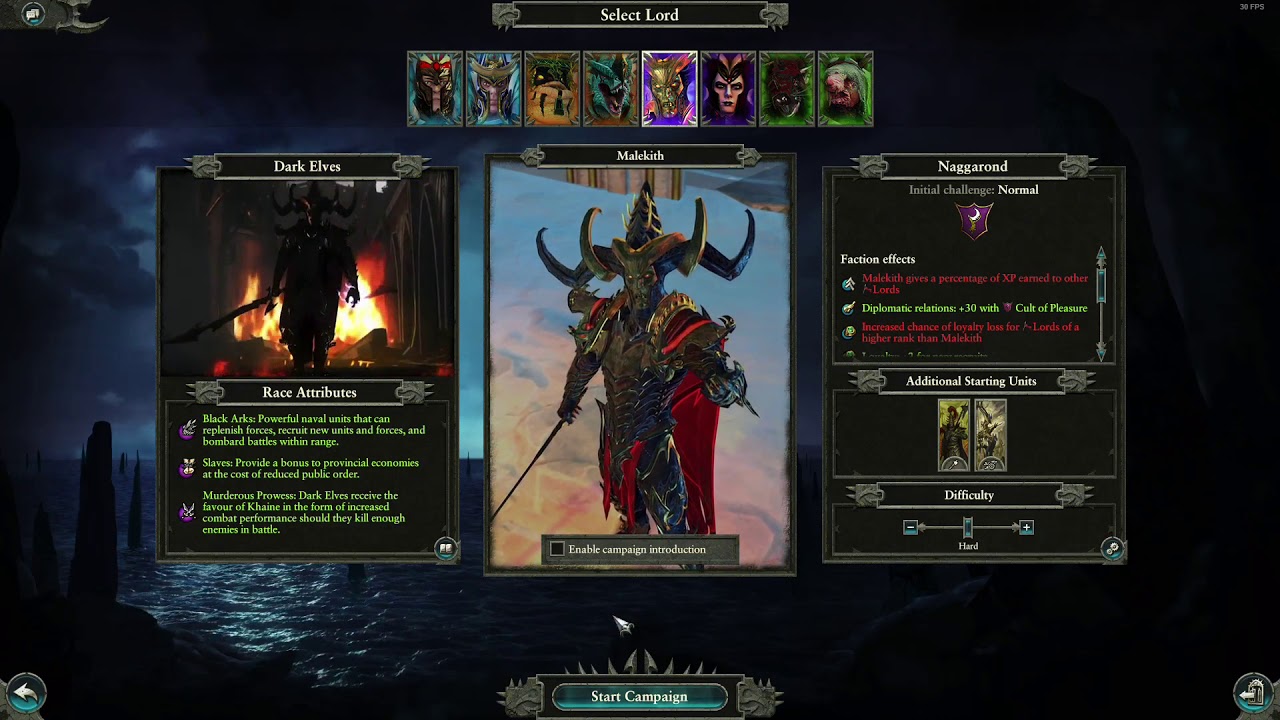Select Tyrion lord portrait
The image size is (1280, 720).
(x=435, y=89)
